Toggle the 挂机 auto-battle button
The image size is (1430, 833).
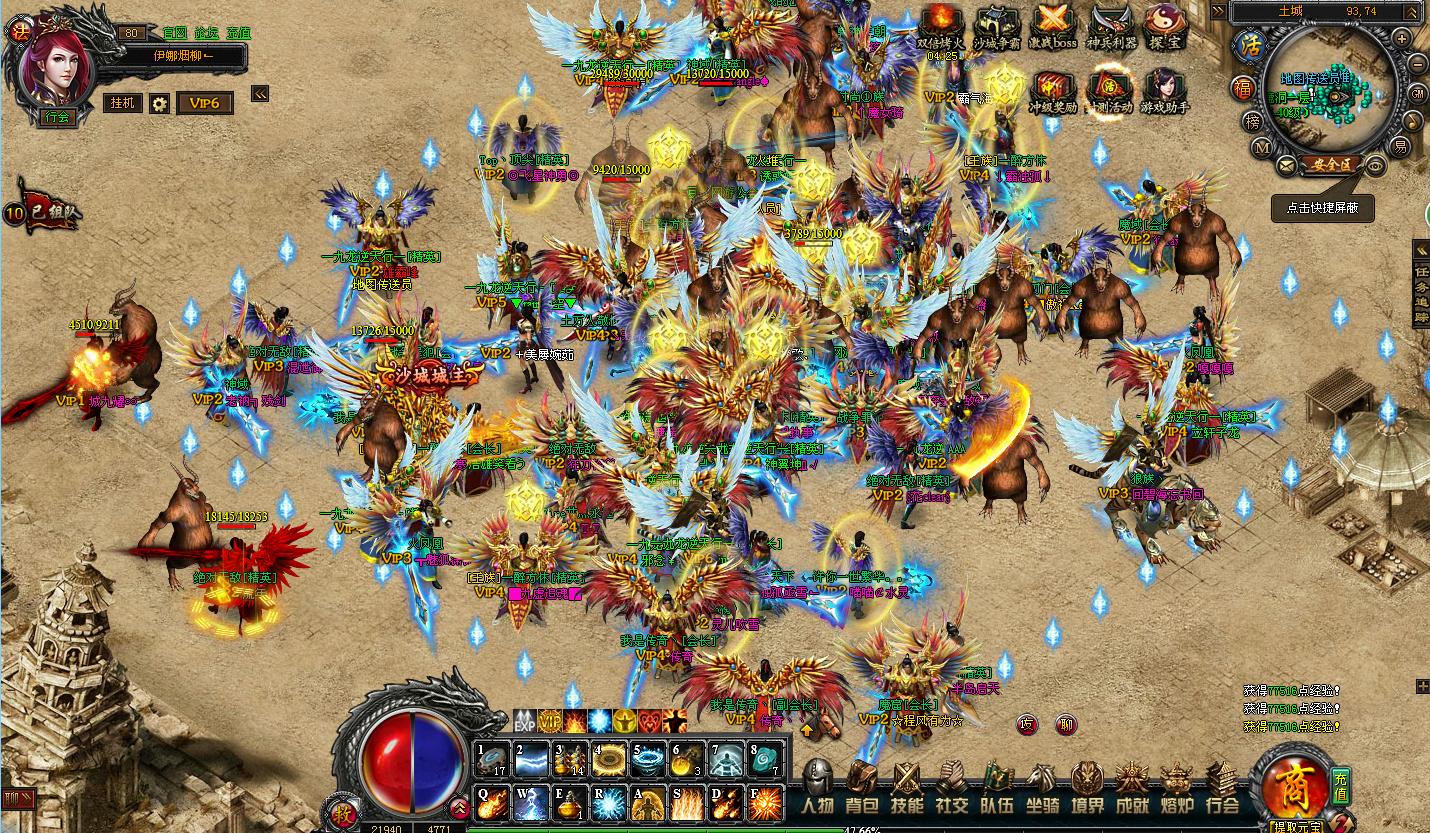click(123, 103)
